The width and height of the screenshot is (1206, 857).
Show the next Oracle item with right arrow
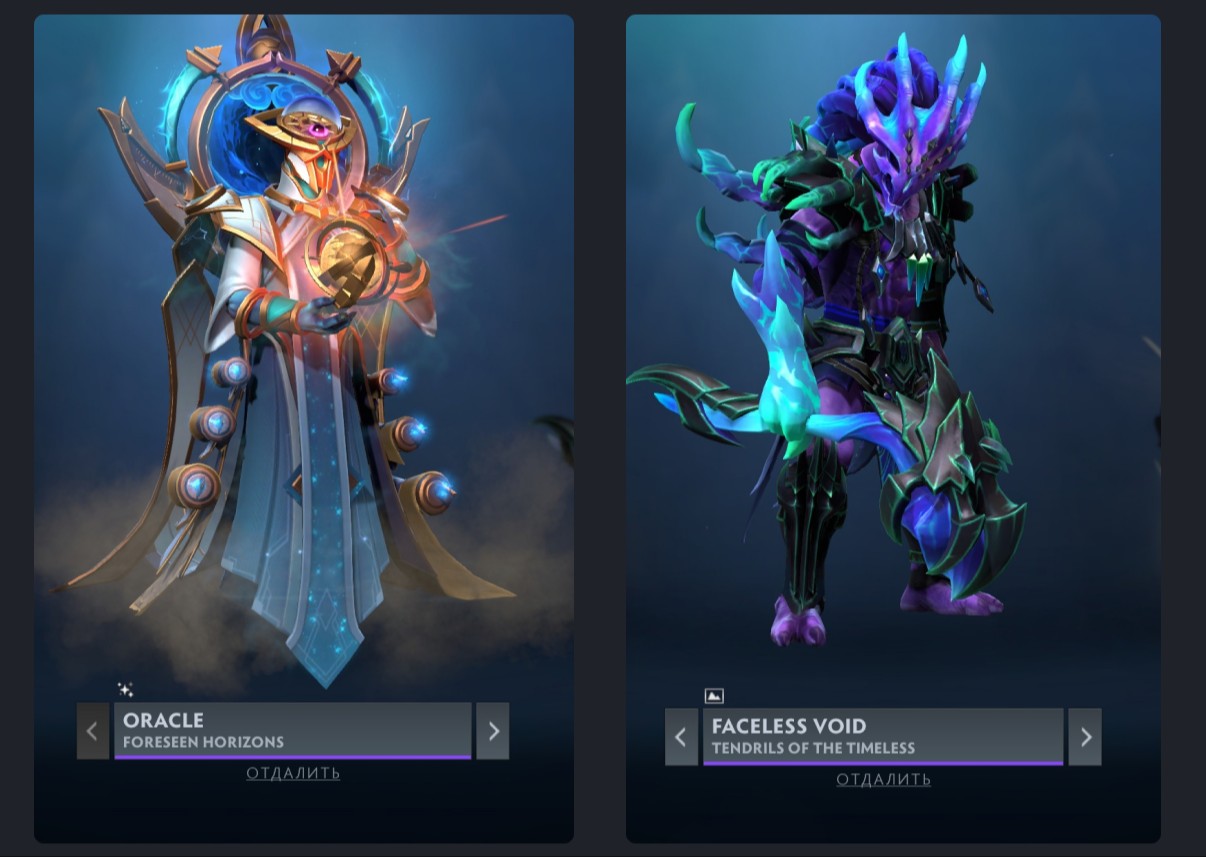click(x=493, y=731)
